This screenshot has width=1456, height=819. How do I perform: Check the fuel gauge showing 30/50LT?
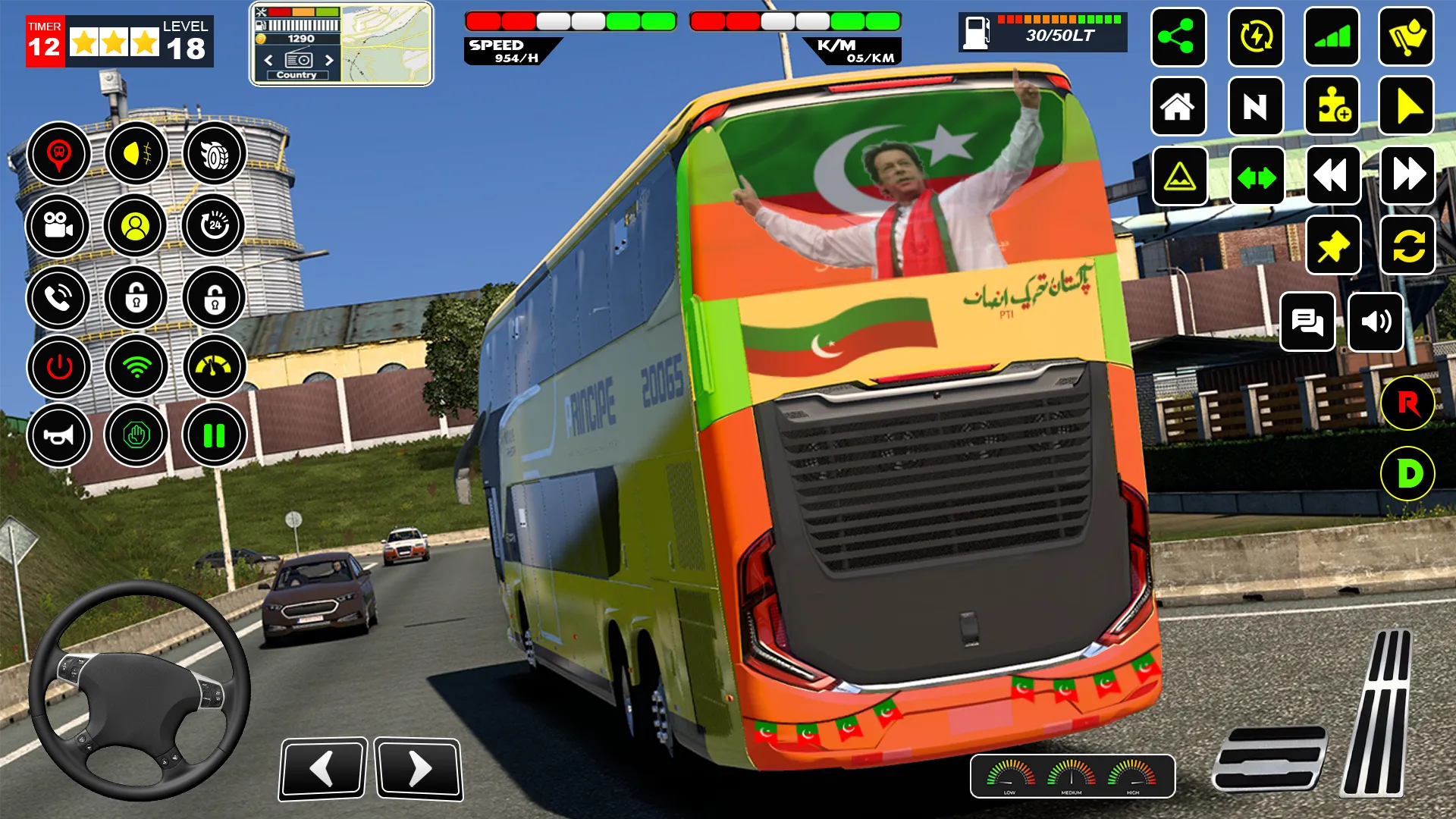tap(1043, 30)
